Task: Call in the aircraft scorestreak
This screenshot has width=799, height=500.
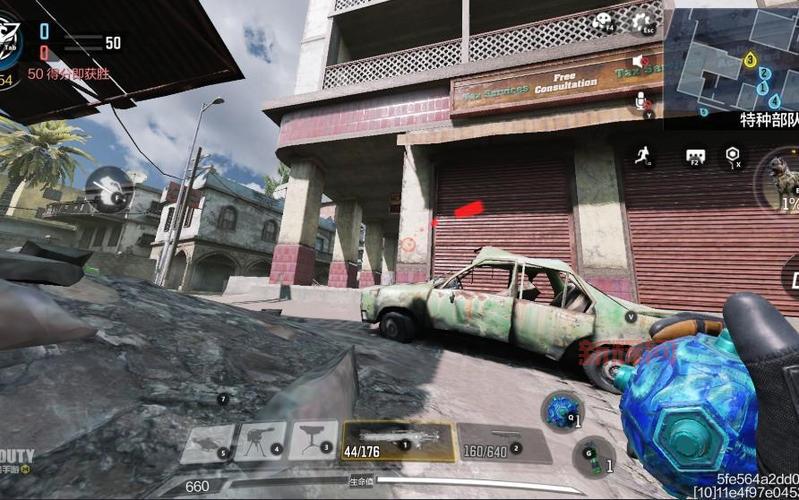Action: tap(208, 441)
